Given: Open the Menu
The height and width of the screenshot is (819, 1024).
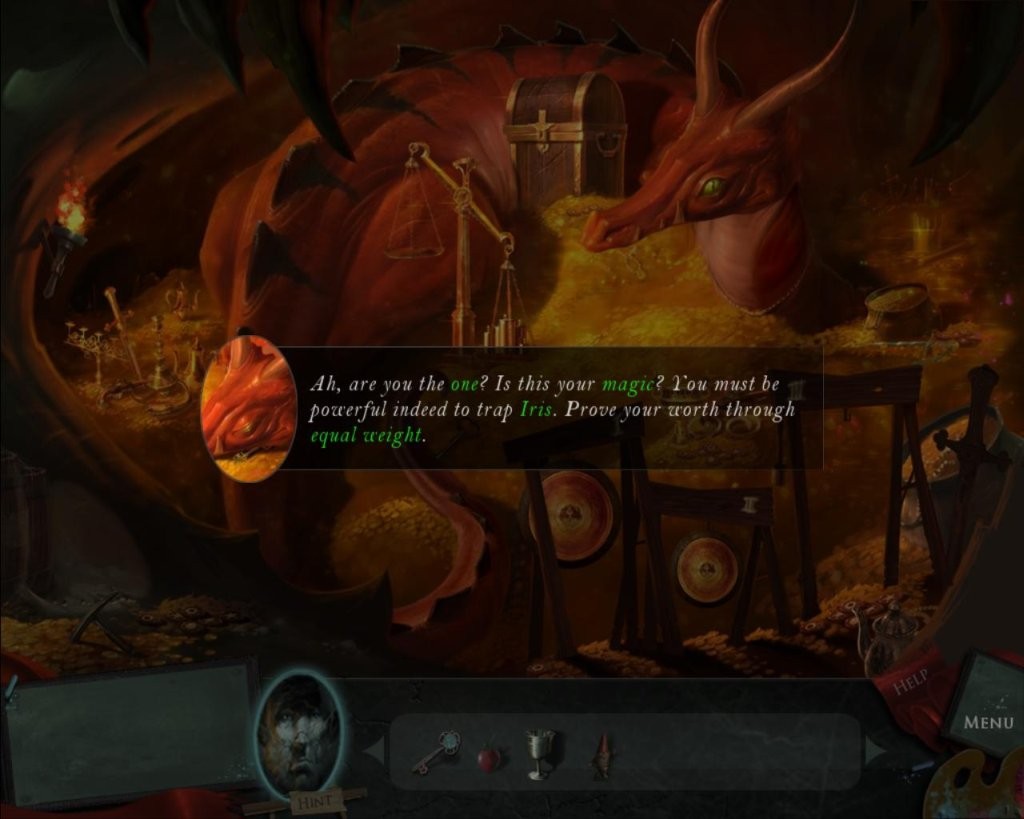Looking at the screenshot, I should pos(987,720).
